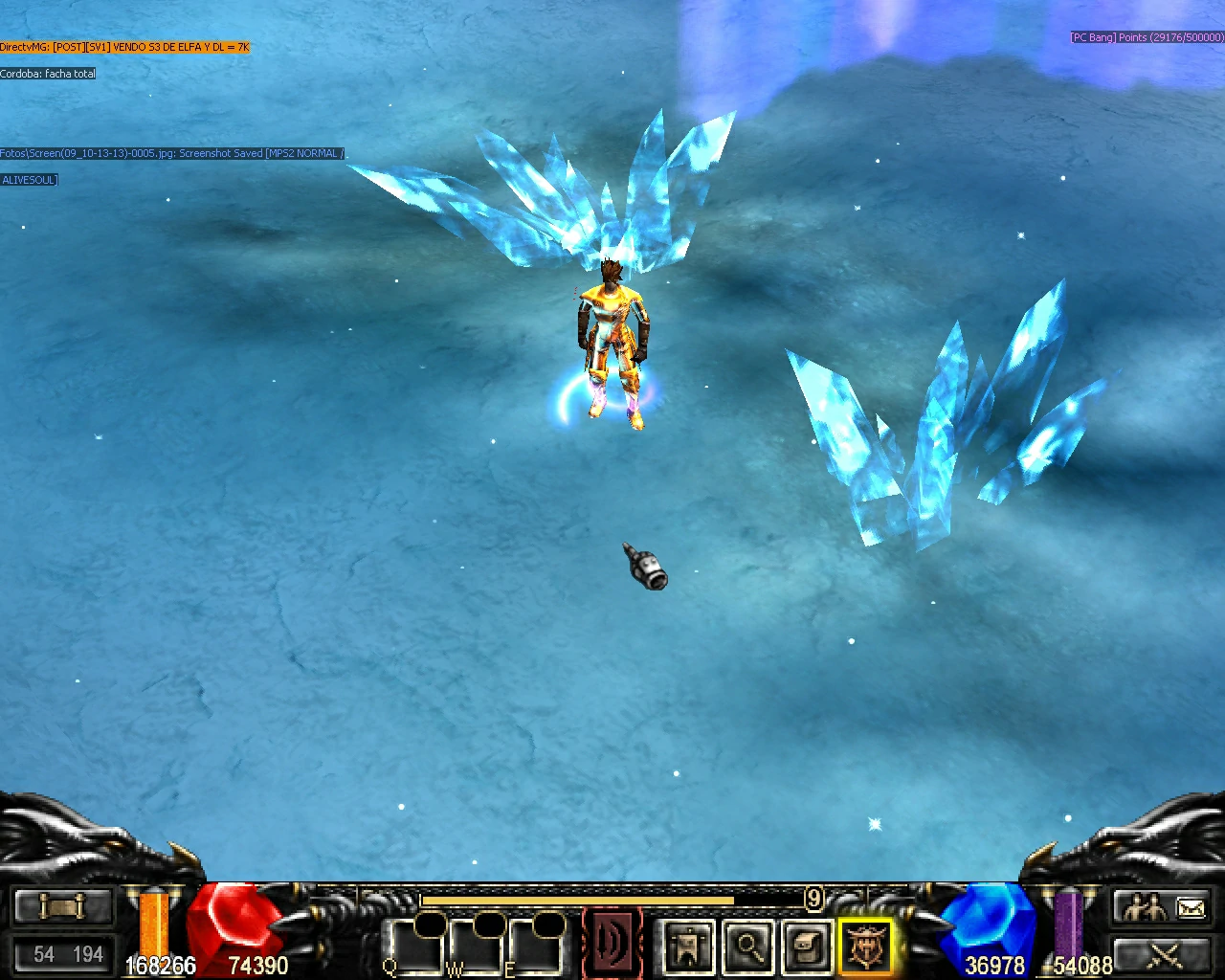Open the quest scroll window

point(62,906)
